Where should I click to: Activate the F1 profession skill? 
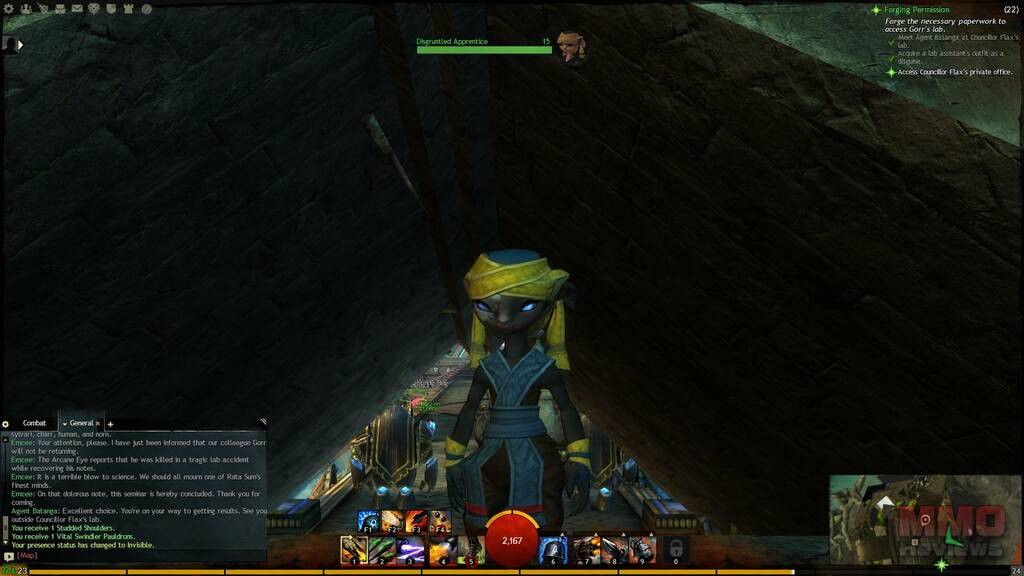(x=367, y=522)
